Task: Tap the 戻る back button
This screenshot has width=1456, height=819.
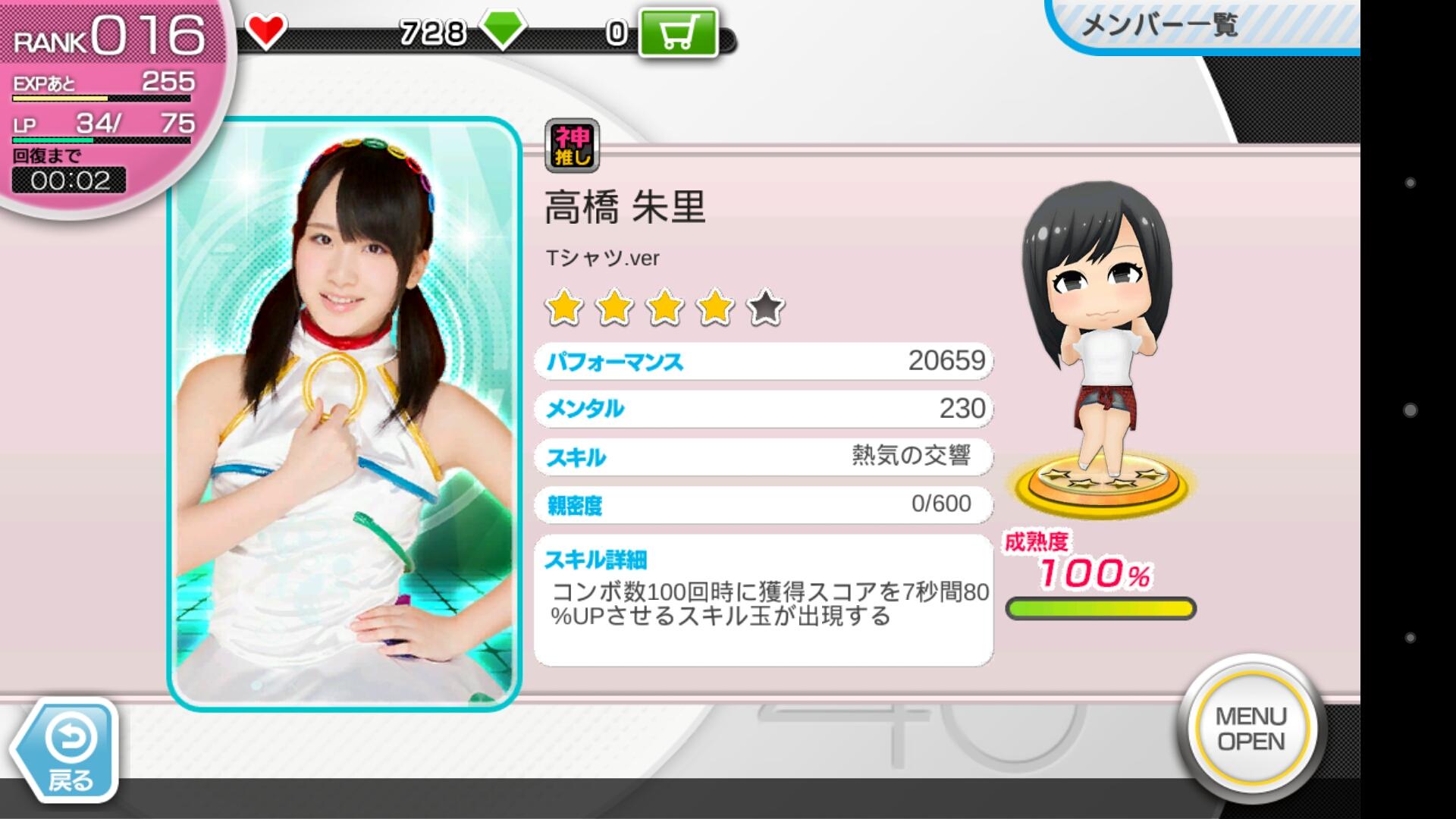Action: pos(67,751)
